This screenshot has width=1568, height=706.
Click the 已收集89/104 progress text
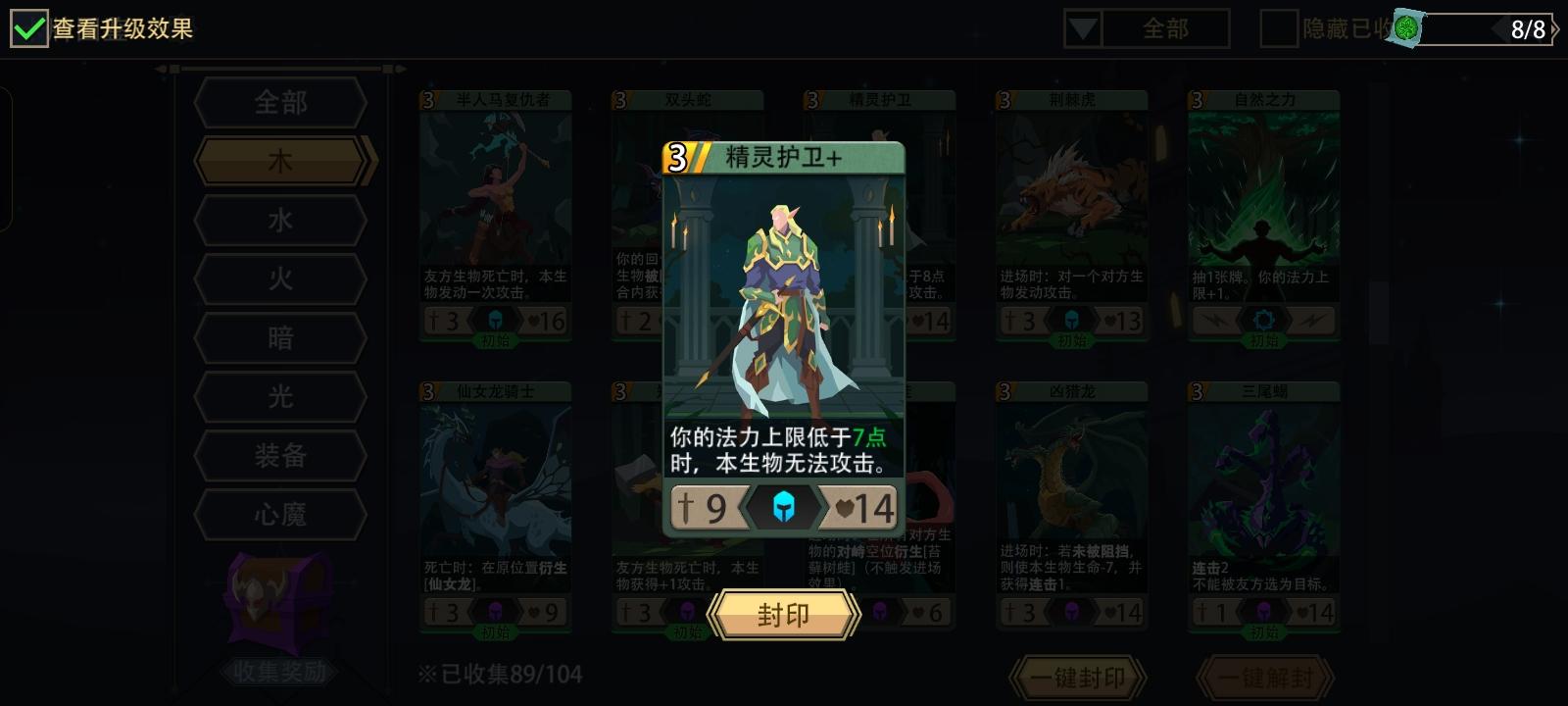497,674
